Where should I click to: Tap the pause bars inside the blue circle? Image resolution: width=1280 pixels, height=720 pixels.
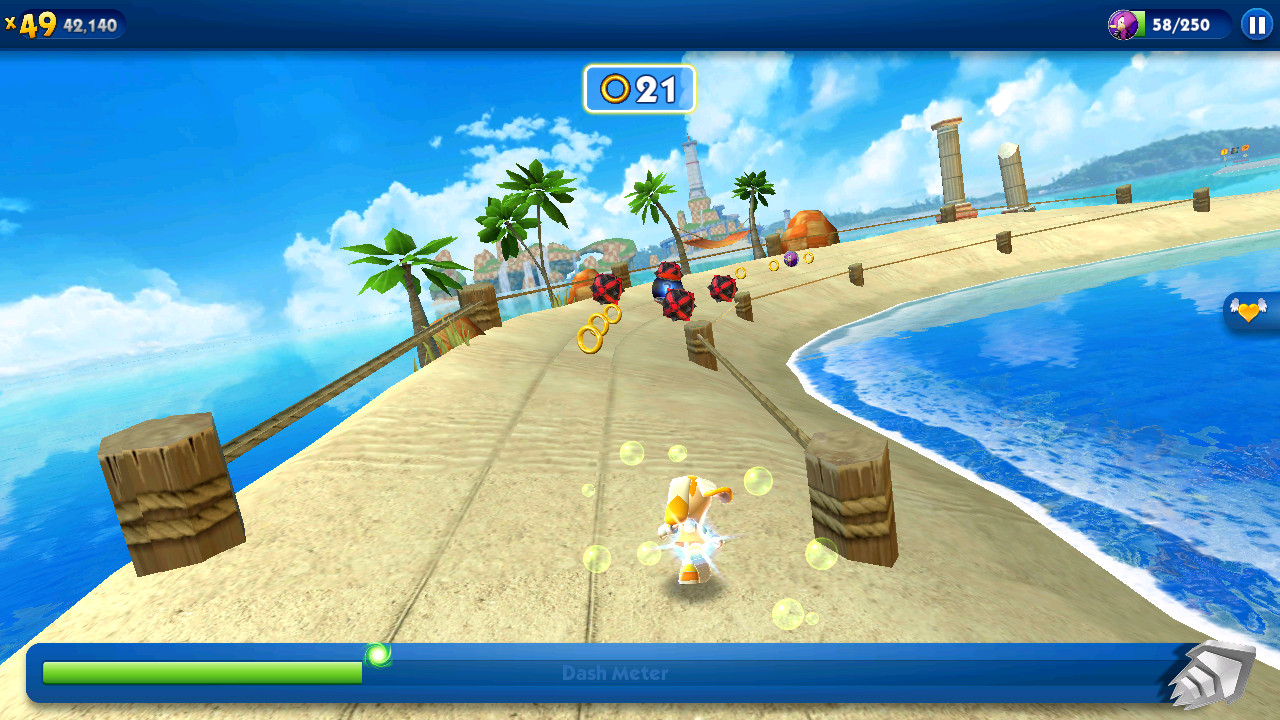click(1257, 25)
